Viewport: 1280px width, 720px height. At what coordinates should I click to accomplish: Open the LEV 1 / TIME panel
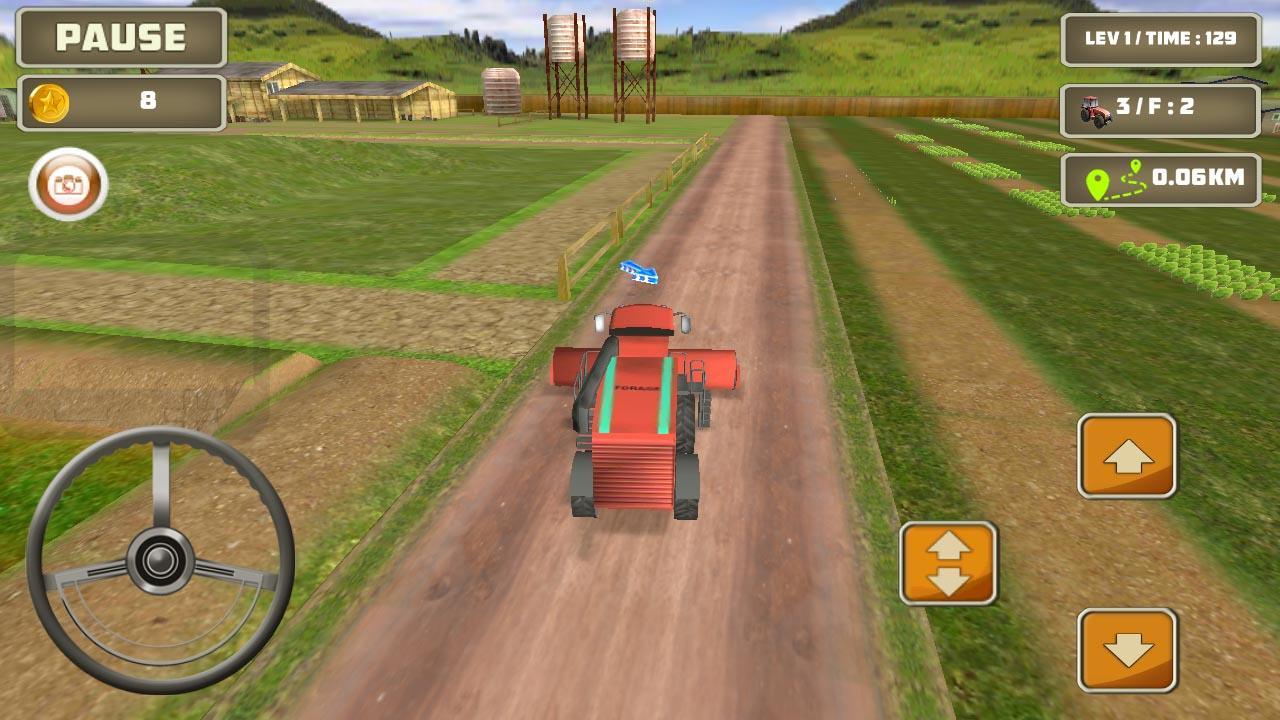click(1160, 41)
